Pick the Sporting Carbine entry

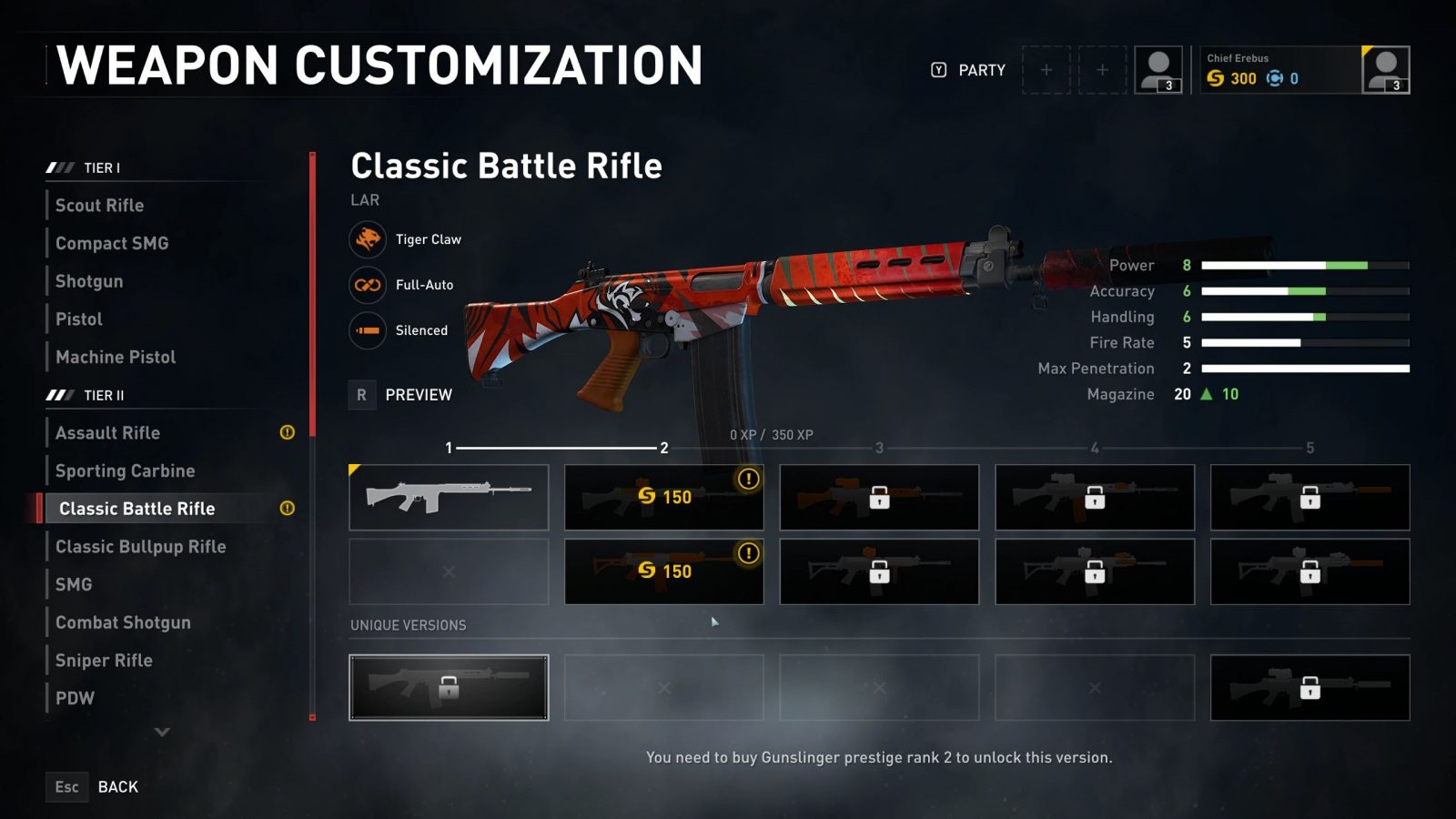[x=125, y=471]
